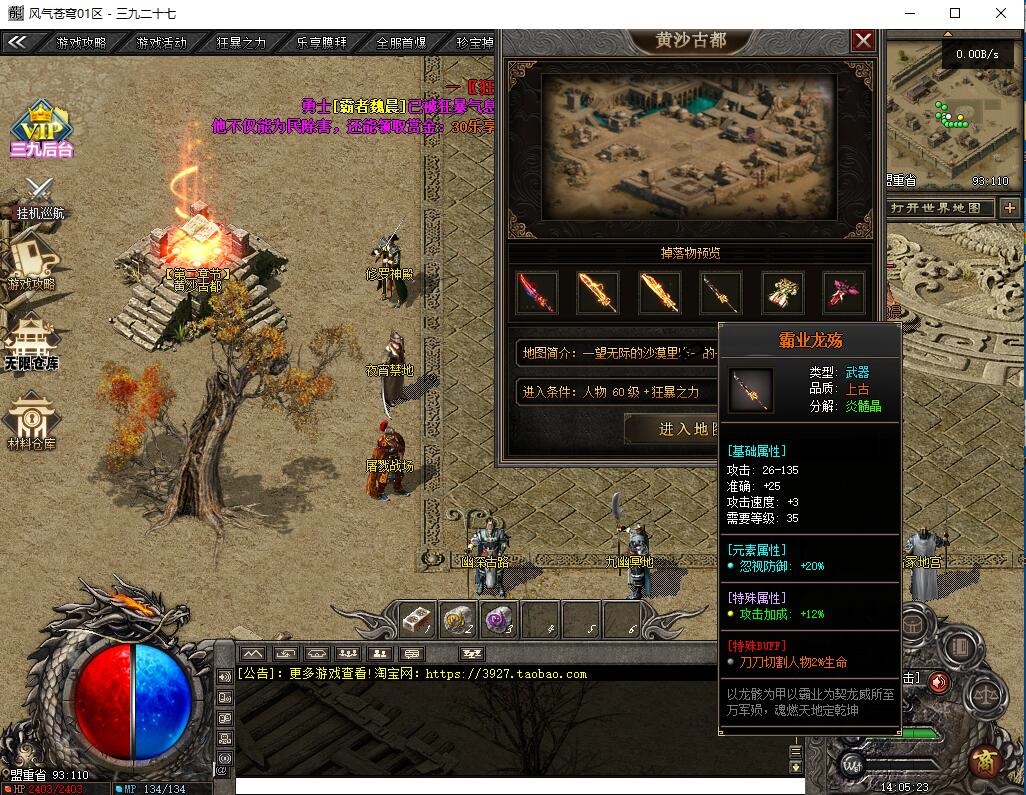
Task: Select the first flaming blade drop preview
Action: coord(536,292)
